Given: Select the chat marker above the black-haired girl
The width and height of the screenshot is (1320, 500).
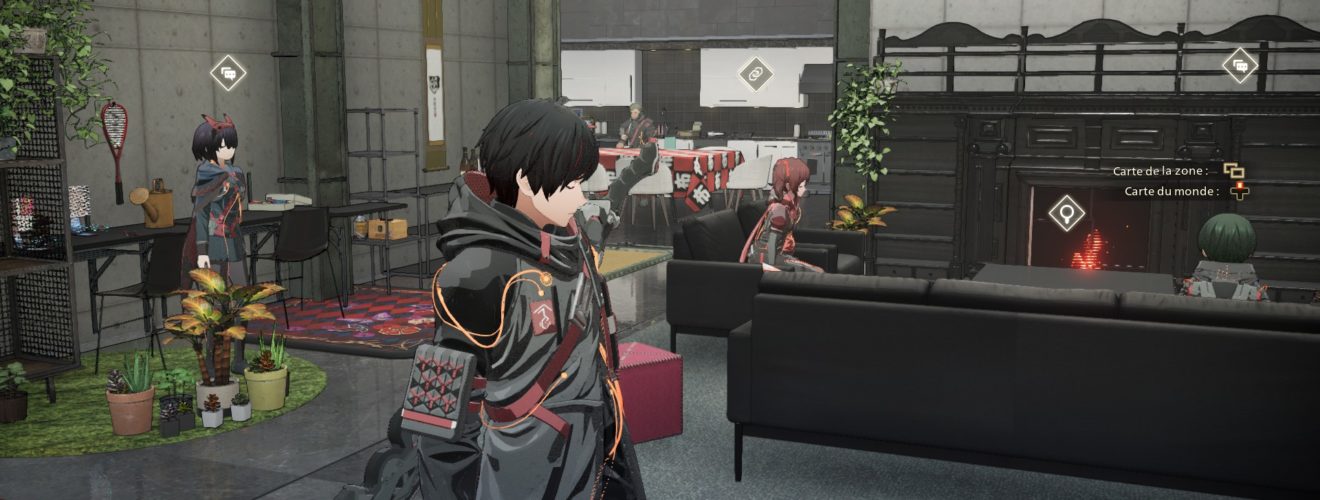Looking at the screenshot, I should pos(229,73).
